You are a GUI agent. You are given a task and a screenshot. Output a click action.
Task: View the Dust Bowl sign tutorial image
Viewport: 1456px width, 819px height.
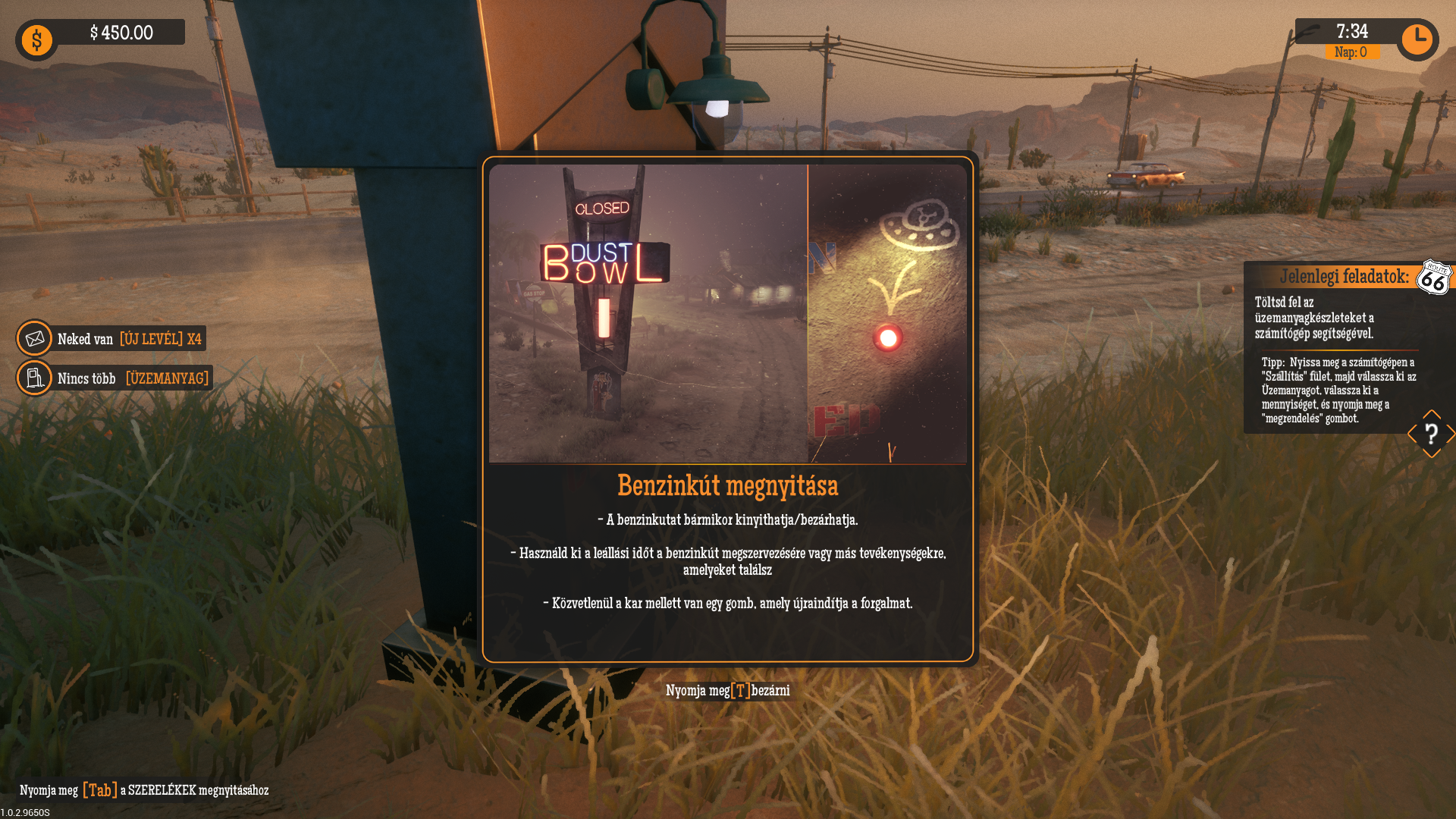click(648, 313)
